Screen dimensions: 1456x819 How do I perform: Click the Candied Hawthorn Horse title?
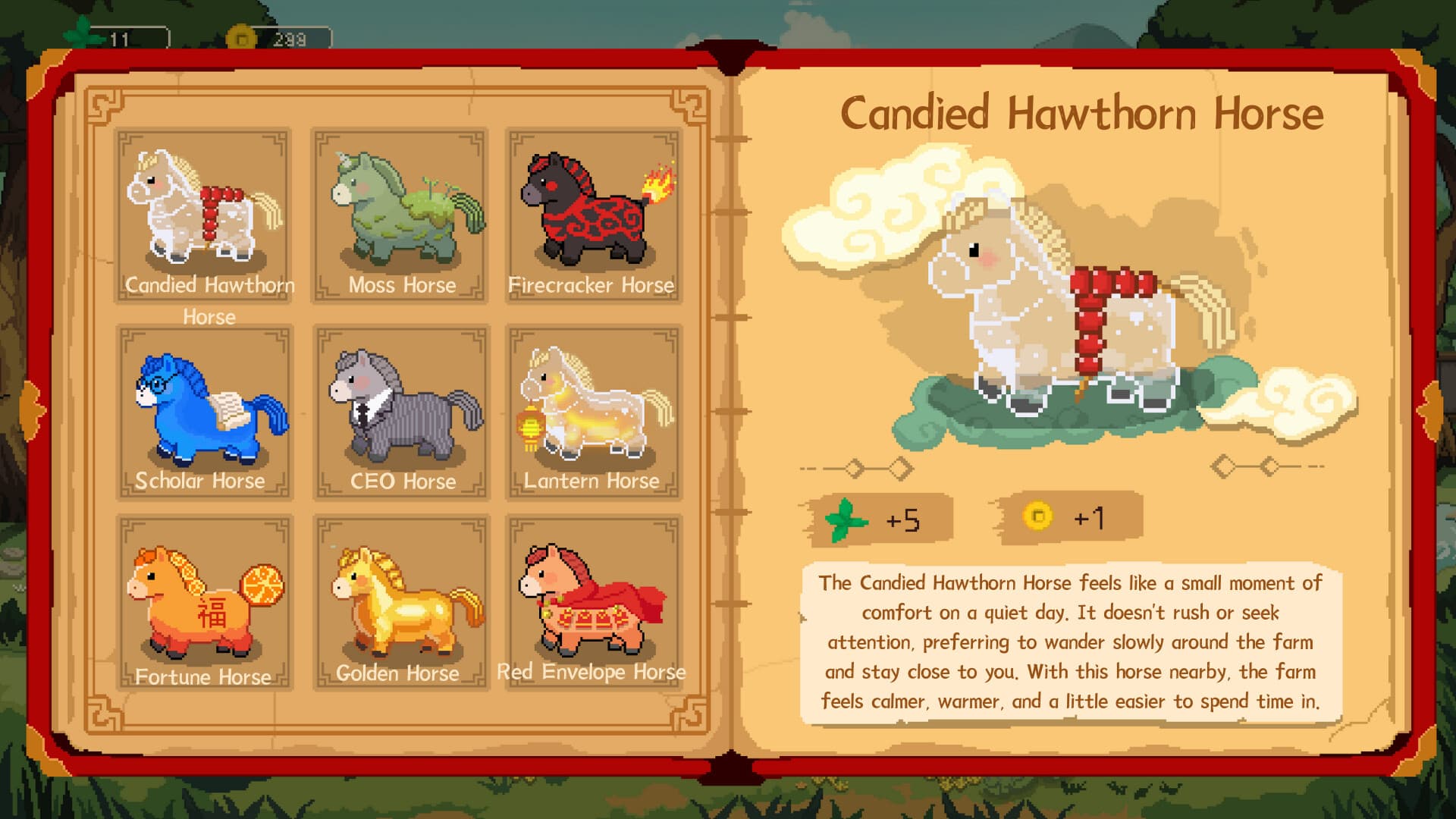coord(1084,112)
